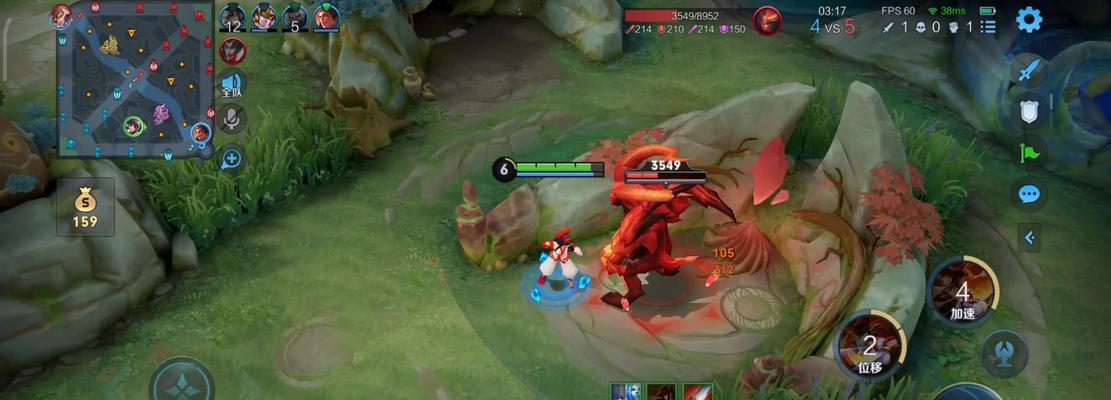Open the settings gear menu
Screen dimensions: 1111x400
point(1028,19)
